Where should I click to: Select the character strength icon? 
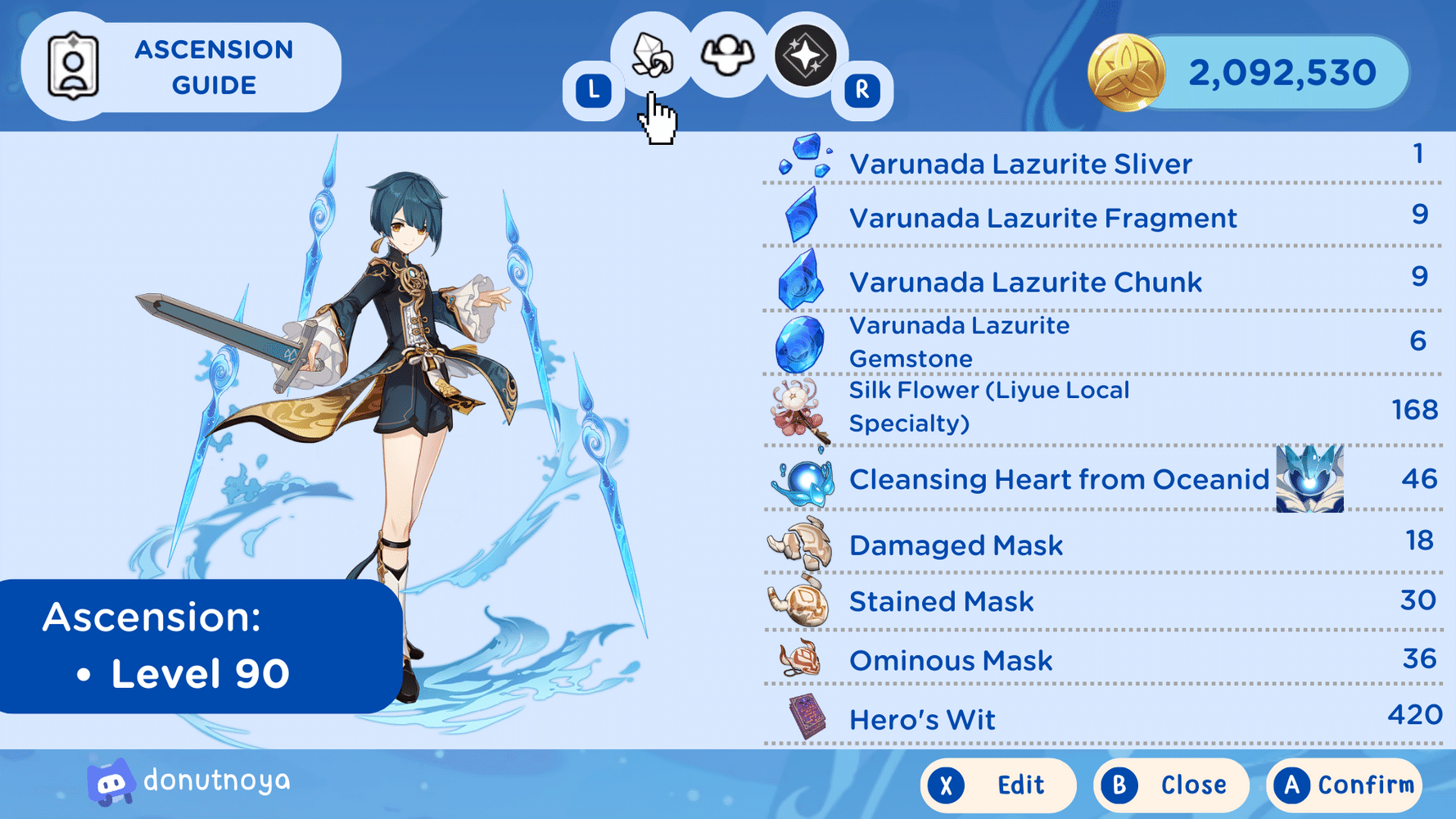click(727, 56)
